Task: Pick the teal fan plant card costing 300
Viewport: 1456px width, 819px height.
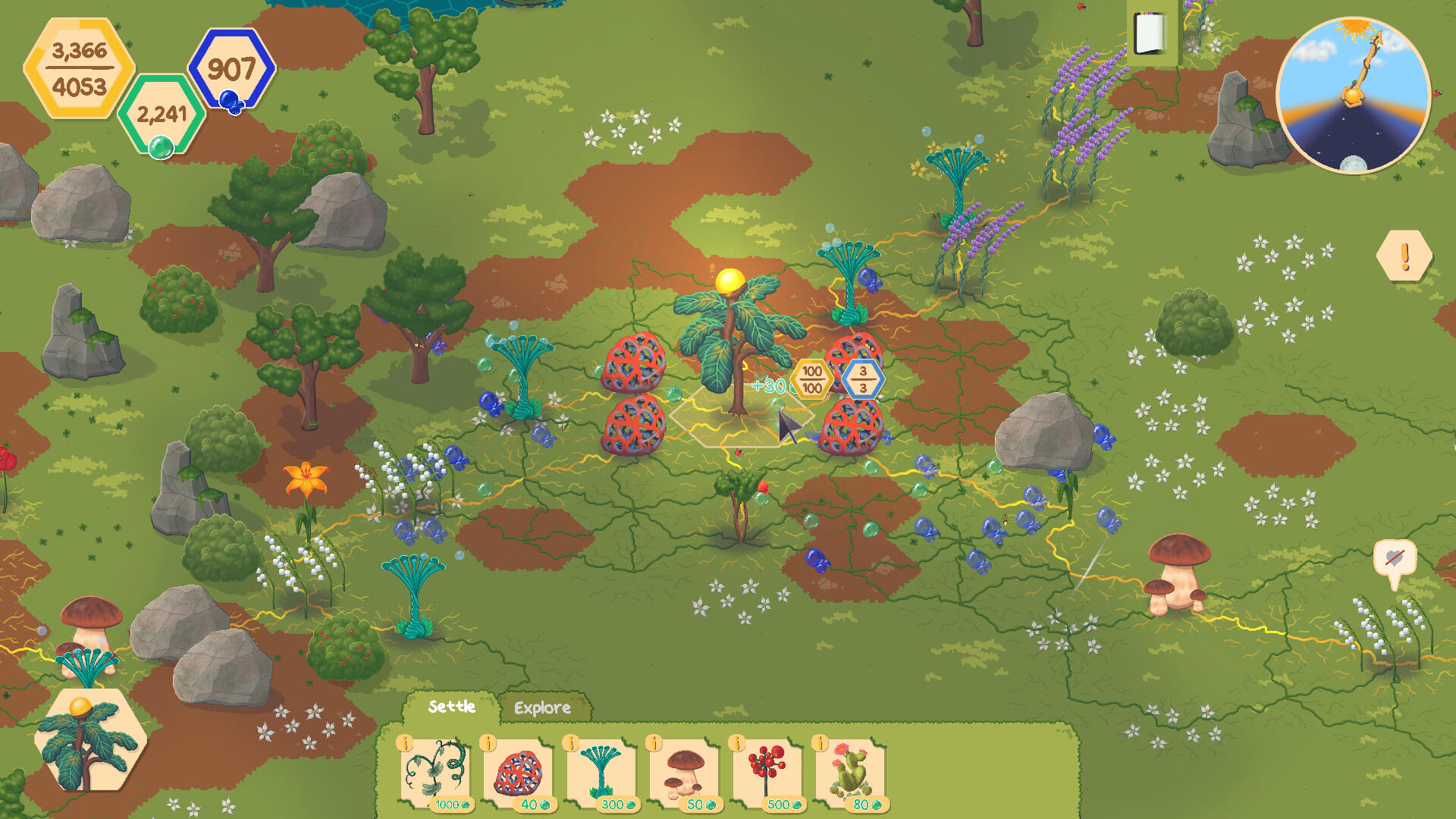Action: click(601, 773)
